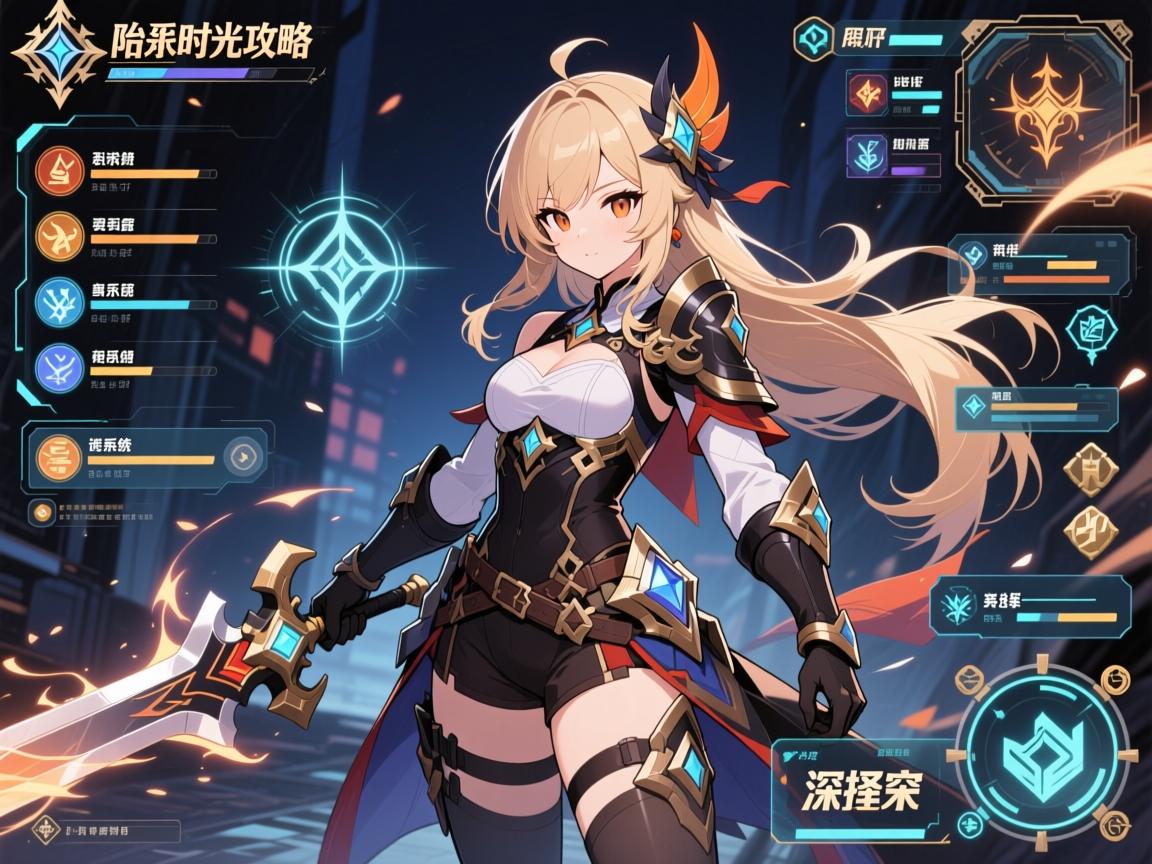Select the red square rune icon
Viewport: 1152px width, 864px height.
(866, 93)
